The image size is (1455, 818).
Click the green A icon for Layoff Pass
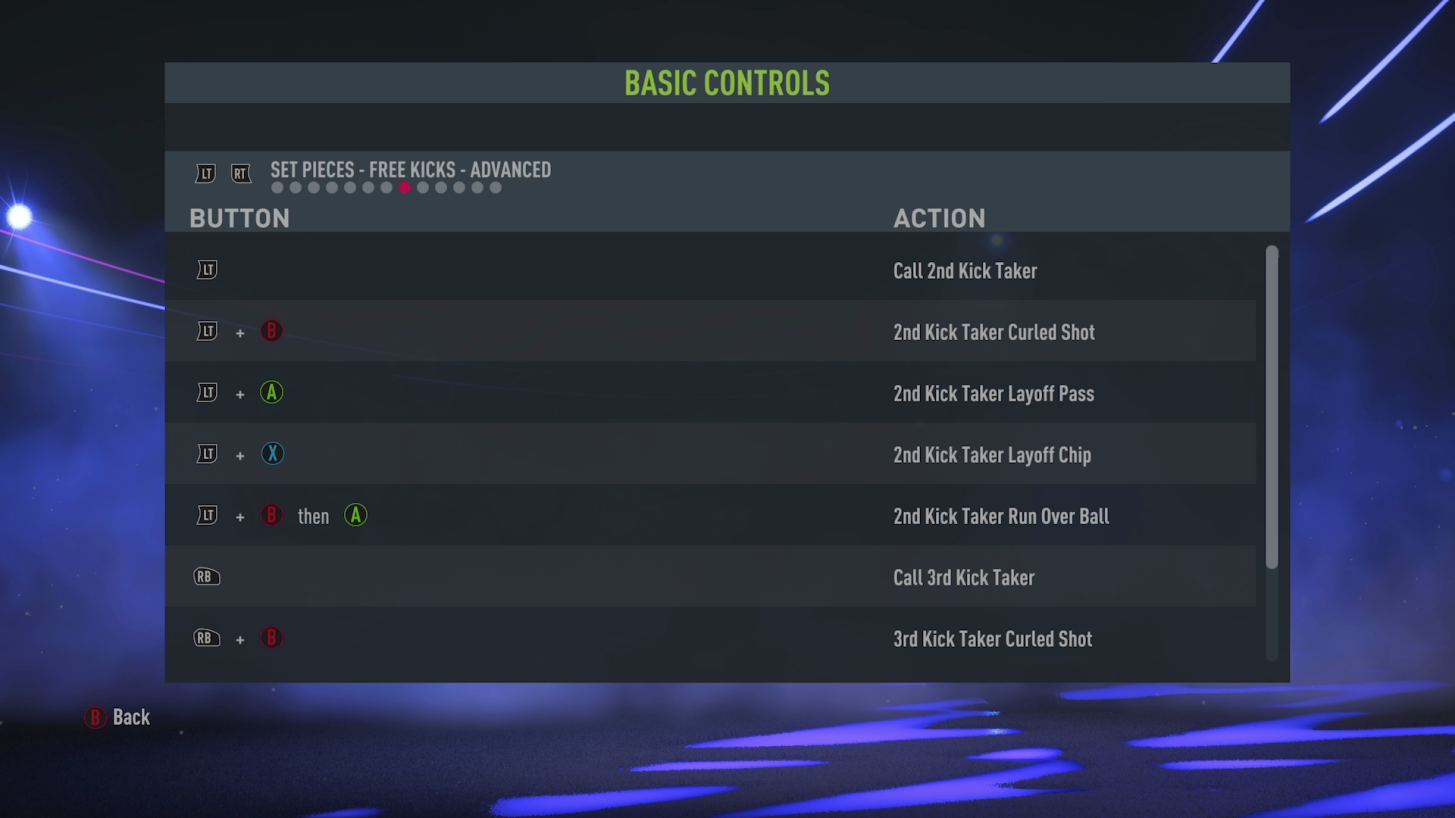click(x=272, y=393)
